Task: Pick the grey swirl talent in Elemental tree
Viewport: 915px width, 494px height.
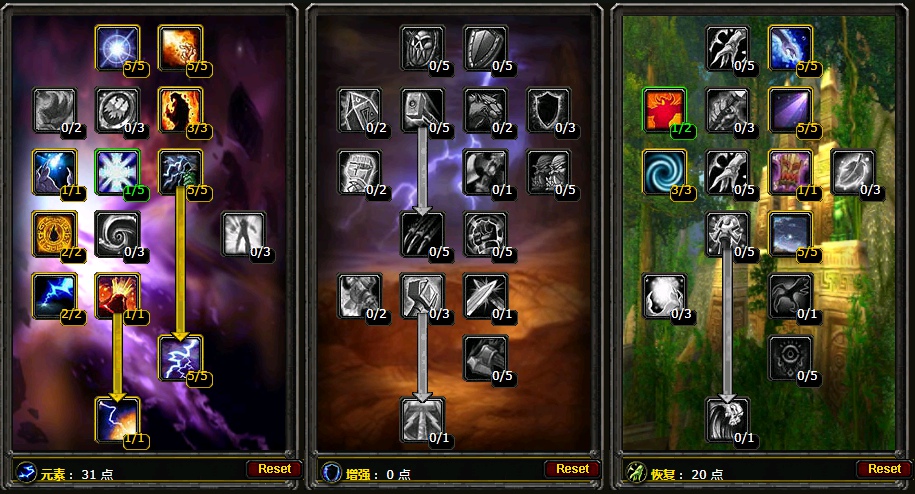Action: 117,233
